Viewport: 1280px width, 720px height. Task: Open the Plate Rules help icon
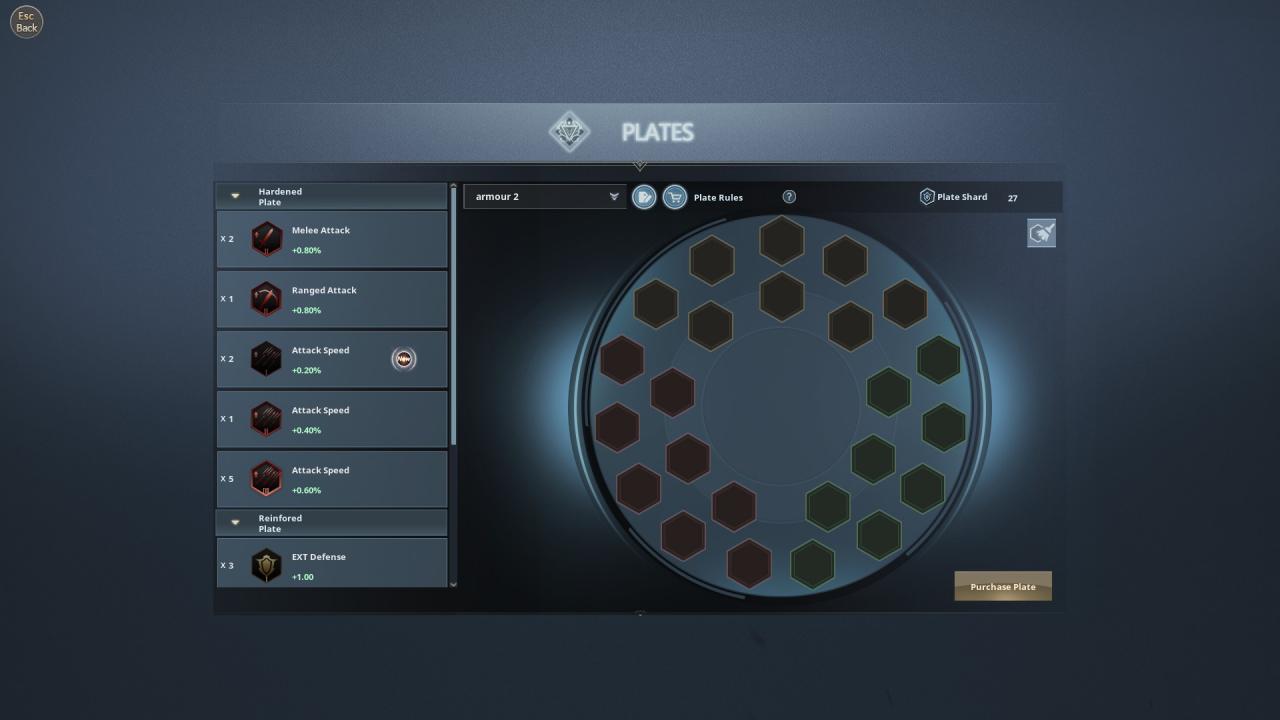click(789, 197)
